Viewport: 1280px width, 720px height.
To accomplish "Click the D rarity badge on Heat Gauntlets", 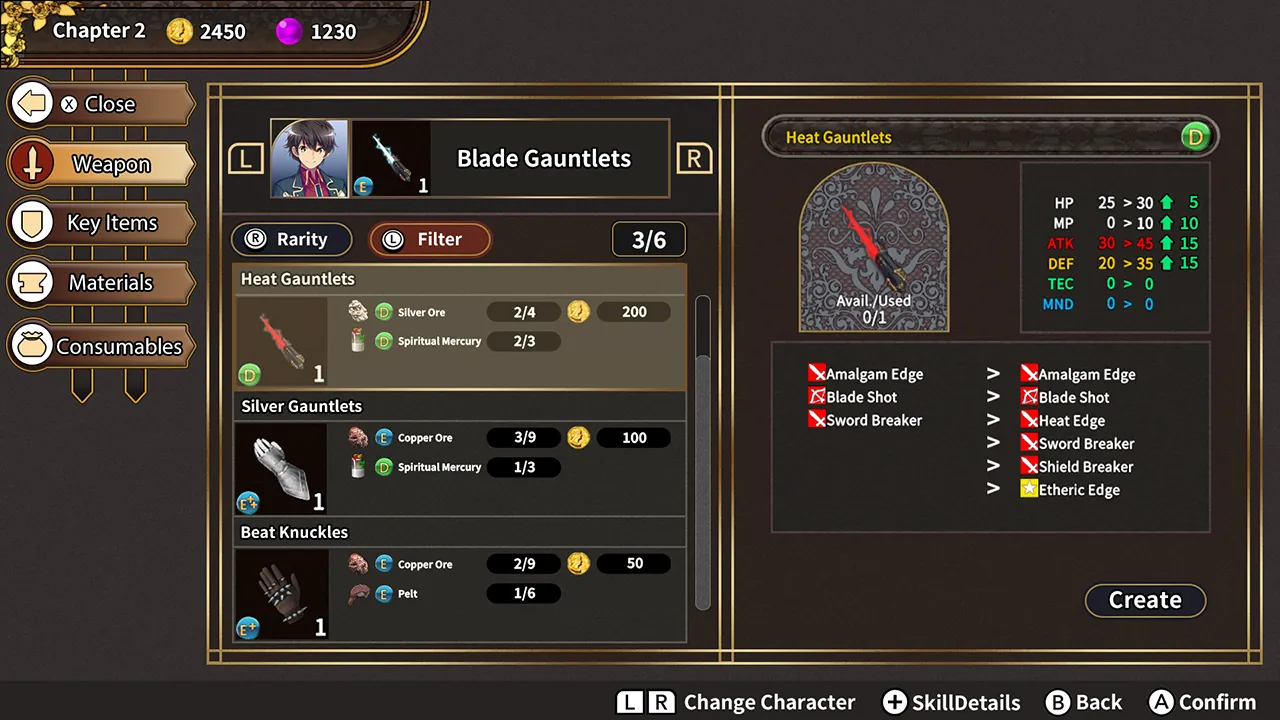I will tap(248, 374).
